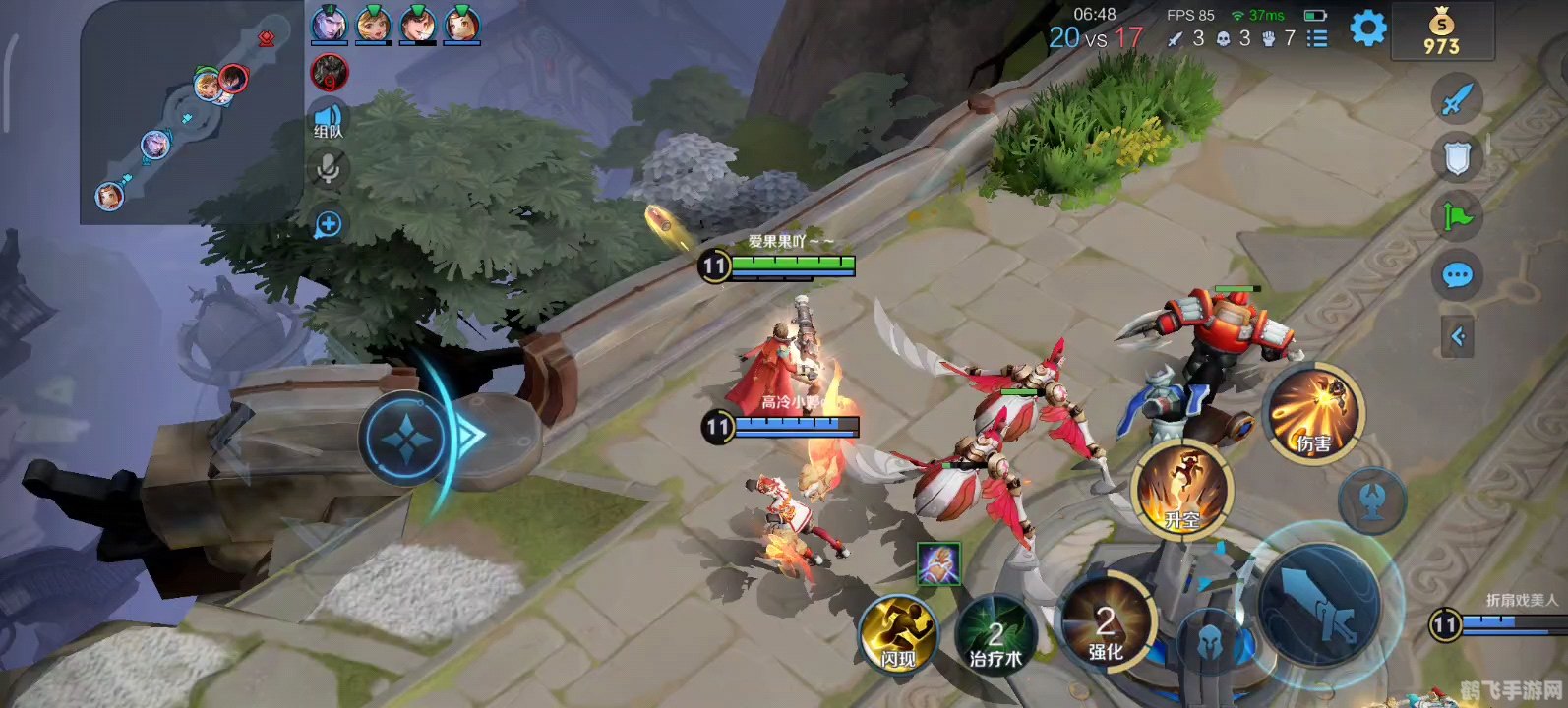Use the 闪现 flash spell
This screenshot has width=1568, height=708.
898,634
